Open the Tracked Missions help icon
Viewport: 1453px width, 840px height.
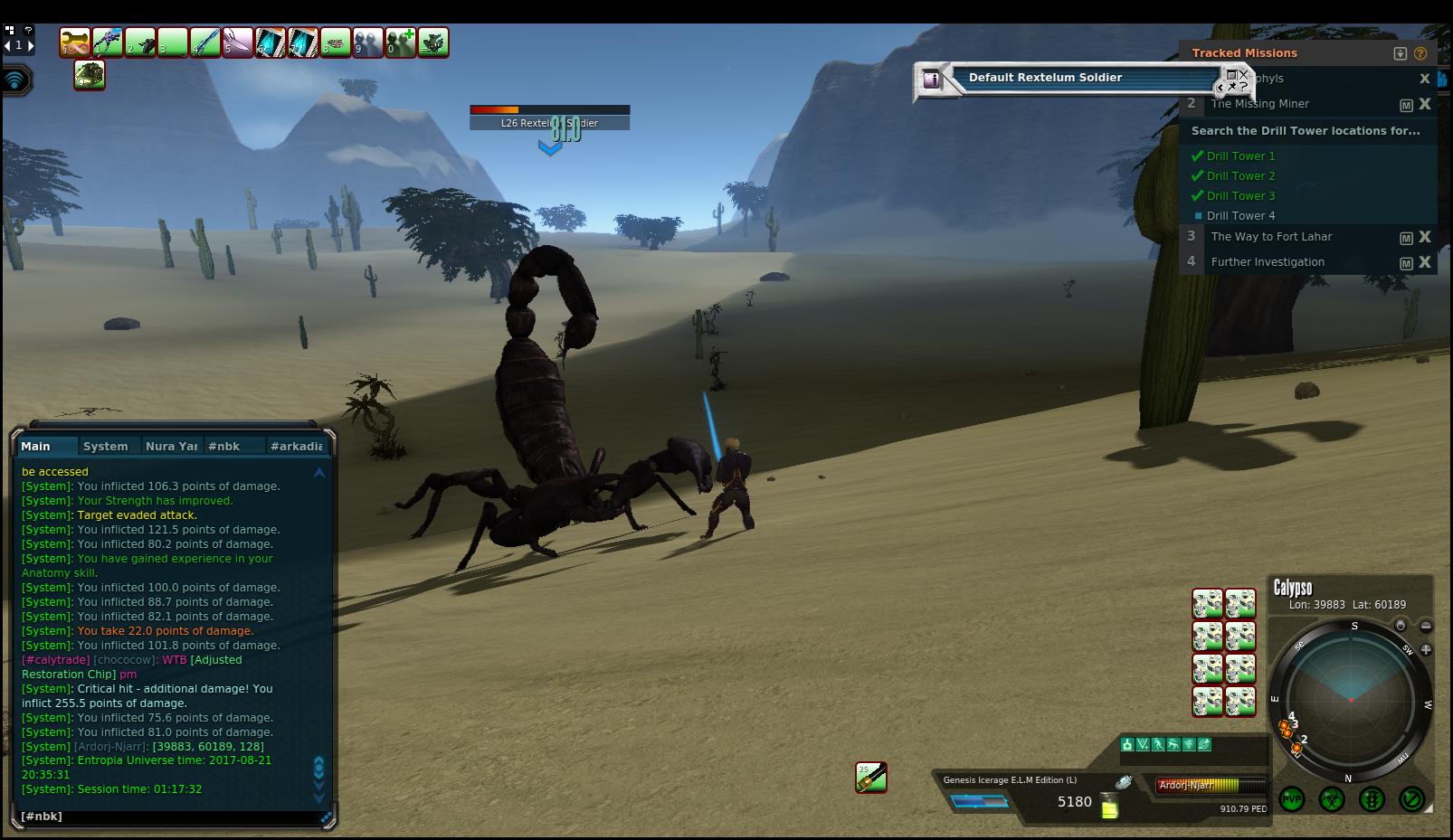tap(1420, 53)
